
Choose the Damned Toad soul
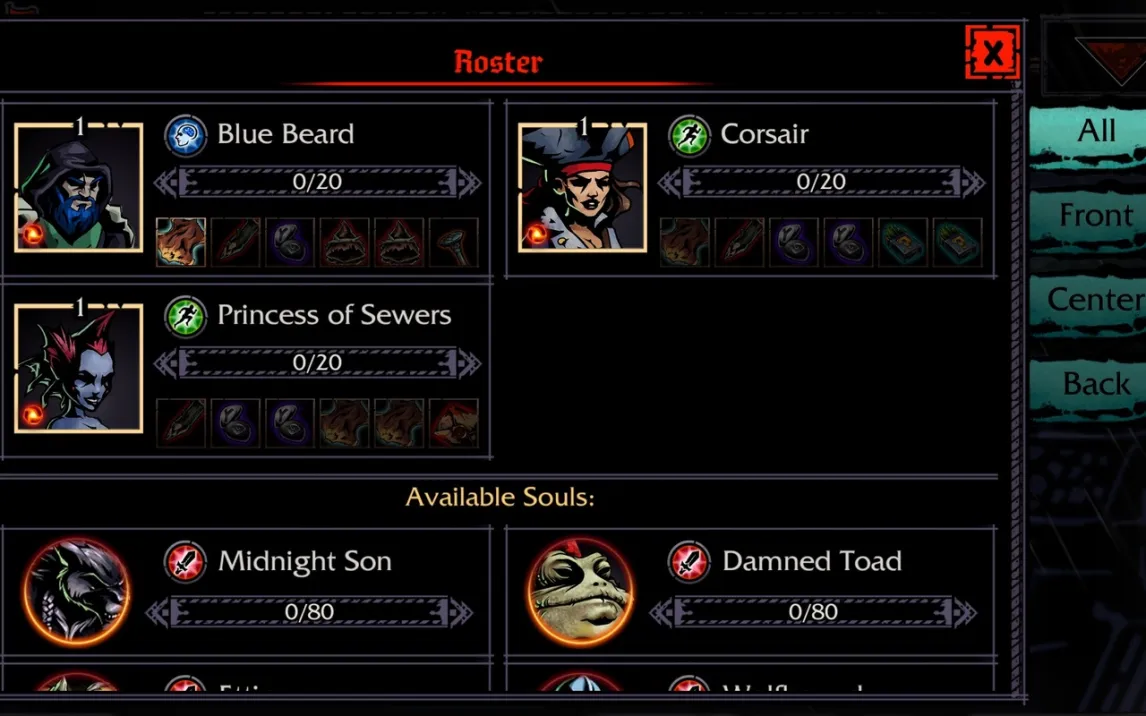580,591
